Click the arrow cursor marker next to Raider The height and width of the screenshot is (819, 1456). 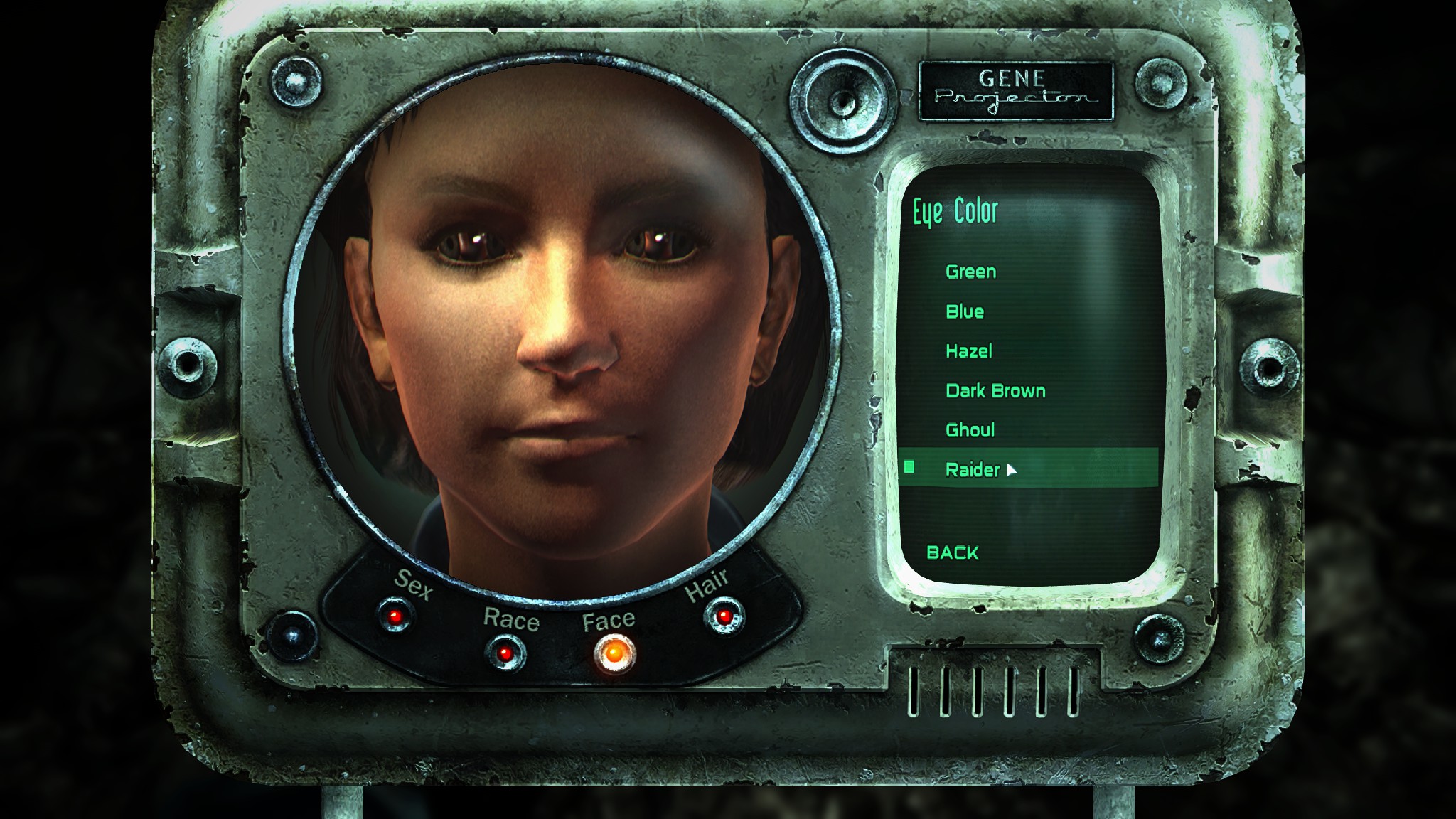click(x=1012, y=471)
